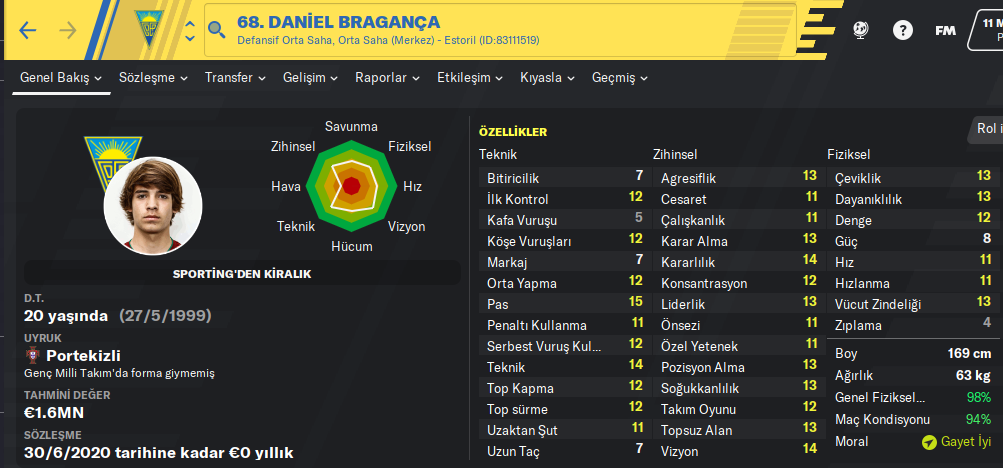This screenshot has height=468, width=1003.
Task: Select Daniel Bragança's player portrait
Action: click(153, 205)
